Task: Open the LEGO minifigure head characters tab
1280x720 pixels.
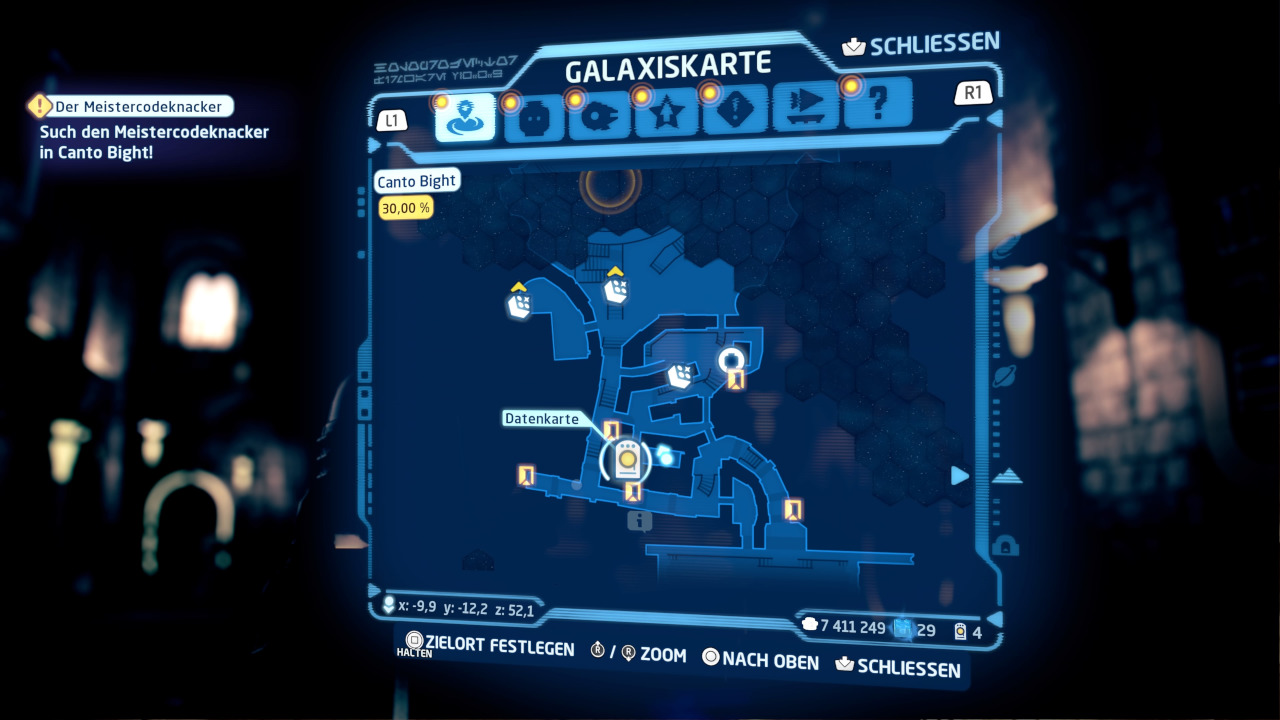Action: (x=533, y=120)
